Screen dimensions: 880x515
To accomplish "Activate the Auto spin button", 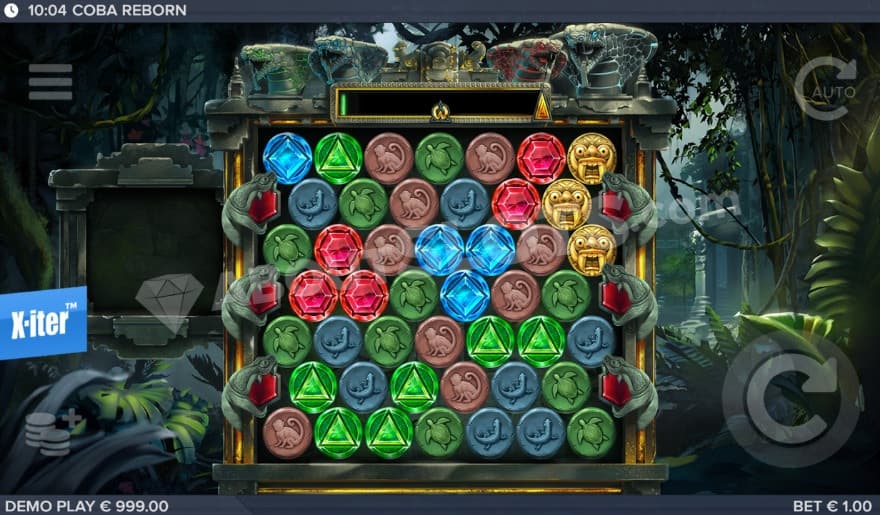I will pos(826,89).
